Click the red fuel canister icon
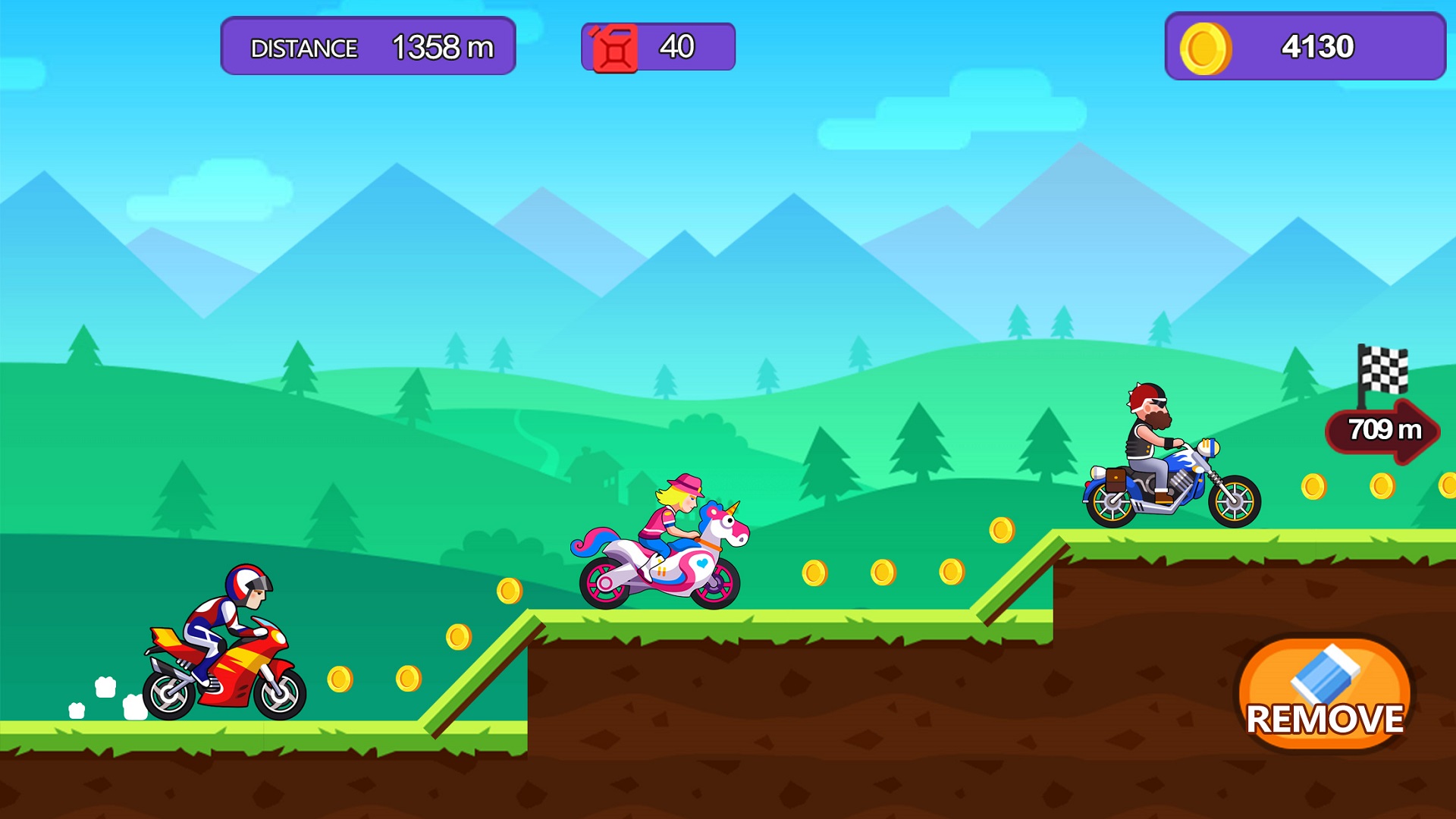Image resolution: width=1456 pixels, height=819 pixels. [x=616, y=47]
